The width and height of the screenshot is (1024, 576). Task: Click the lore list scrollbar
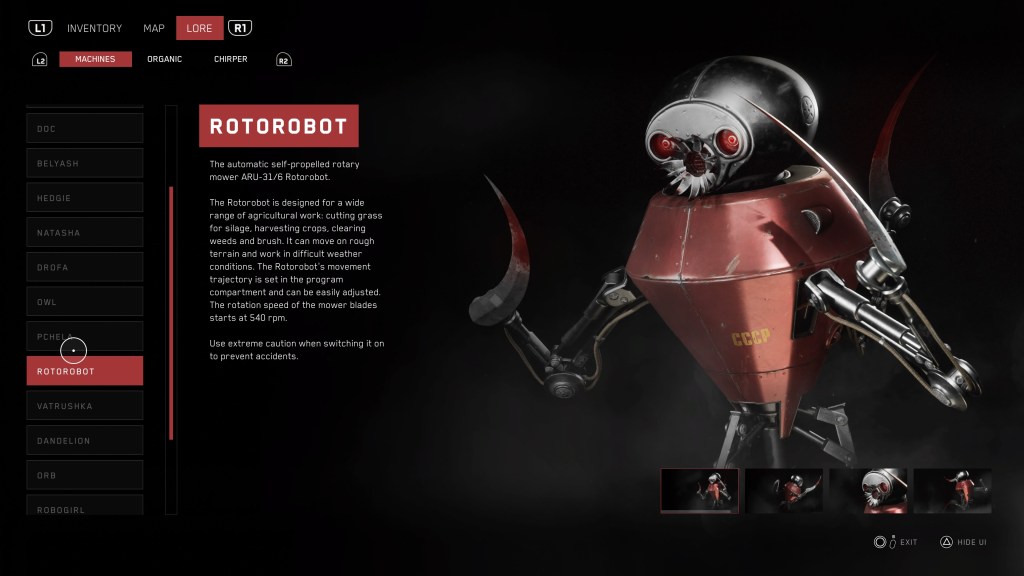pyautogui.click(x=171, y=312)
